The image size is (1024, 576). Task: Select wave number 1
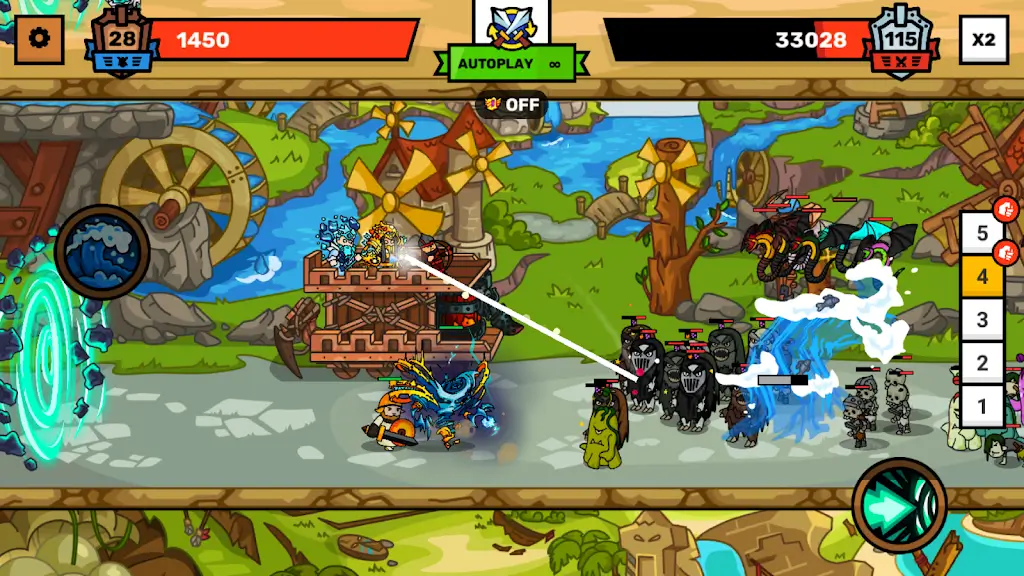(x=982, y=406)
